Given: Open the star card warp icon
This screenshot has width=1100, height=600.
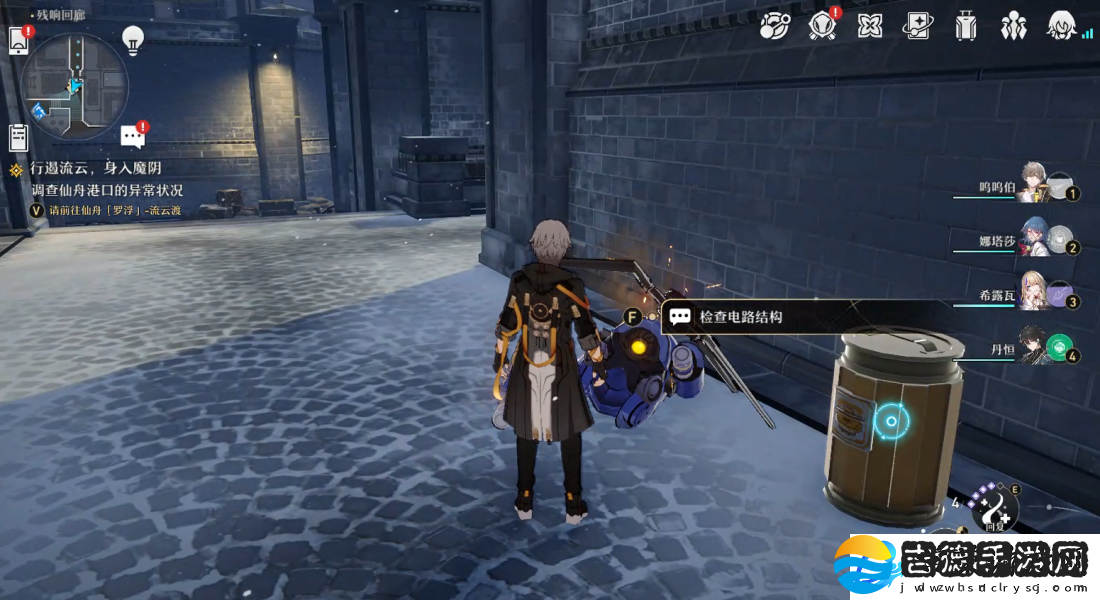Looking at the screenshot, I should tap(917, 26).
